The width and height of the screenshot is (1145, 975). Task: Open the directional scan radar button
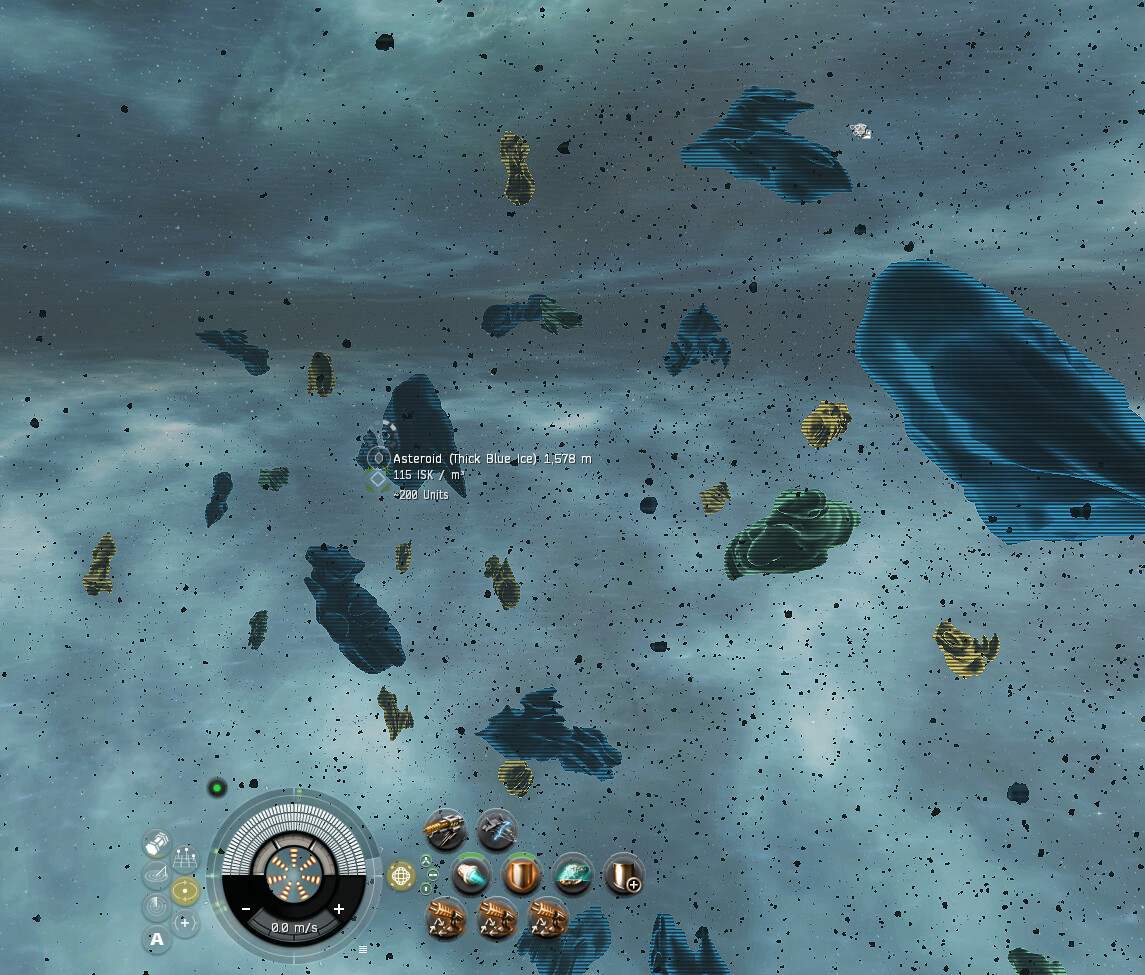point(156,907)
